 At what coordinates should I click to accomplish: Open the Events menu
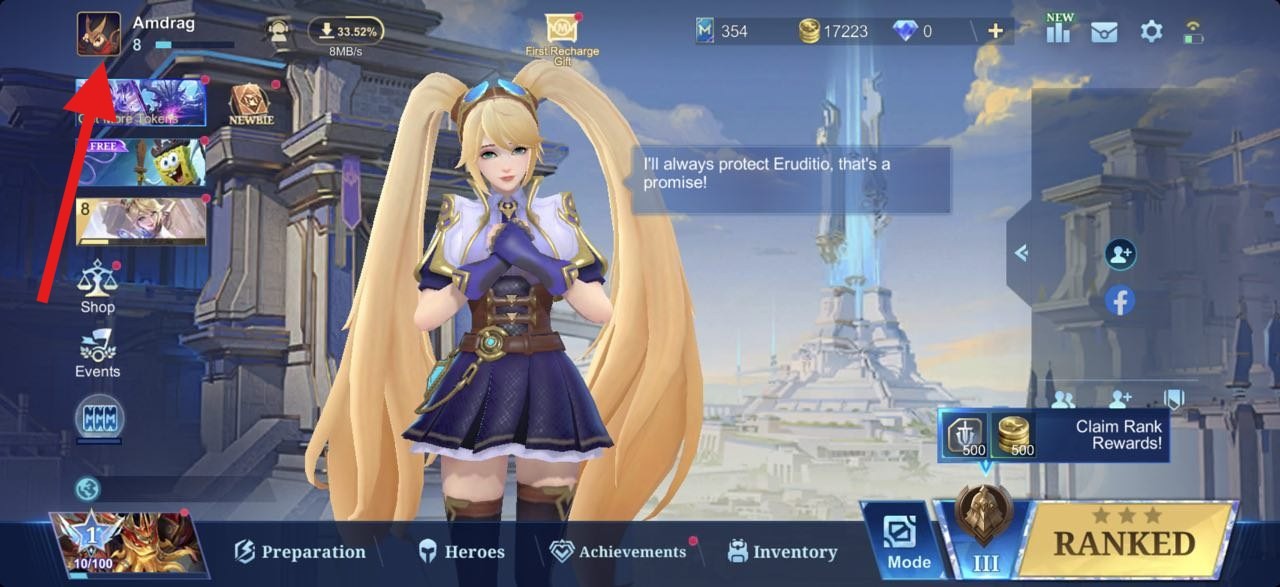click(98, 353)
